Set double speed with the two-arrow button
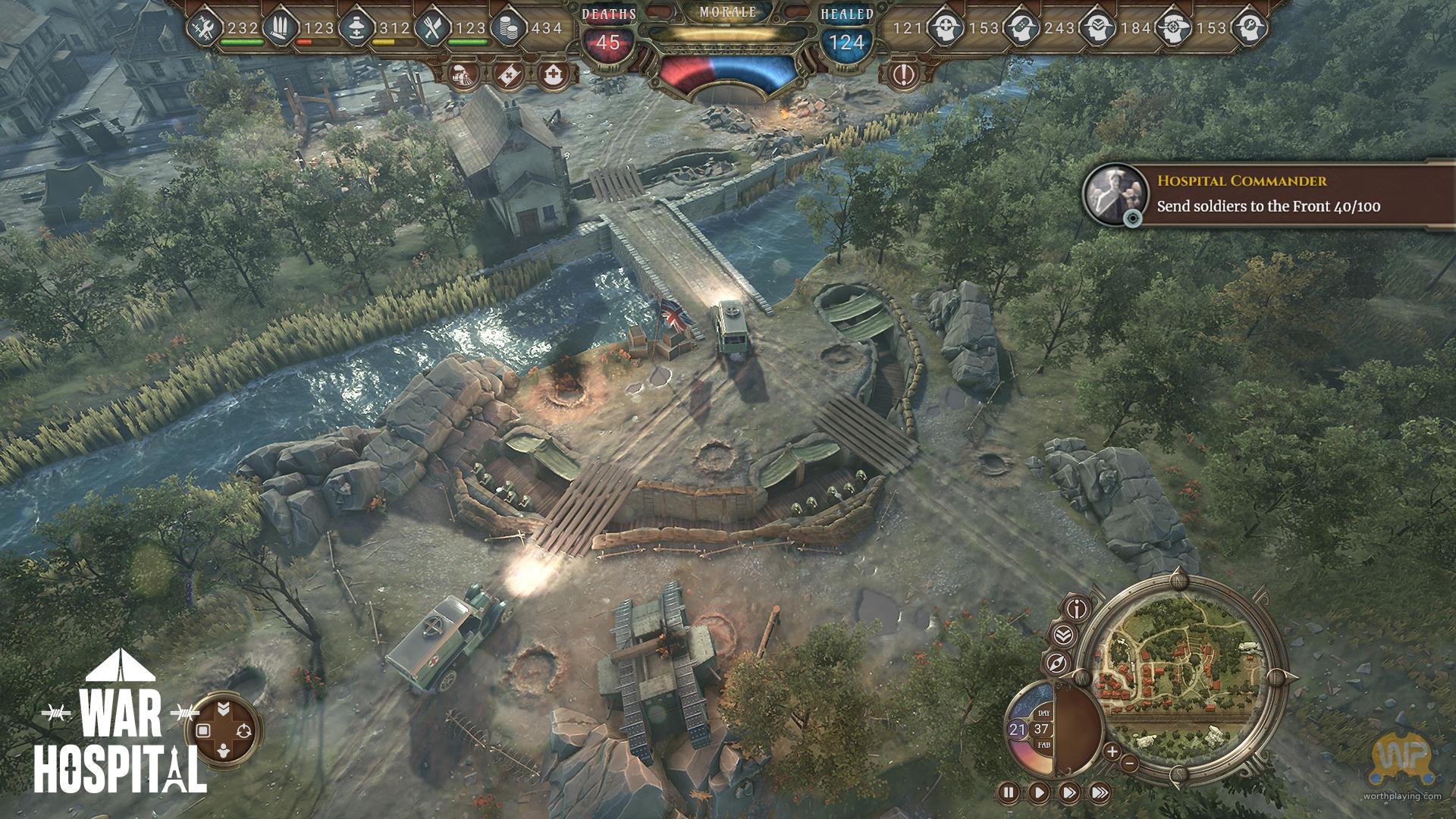The width and height of the screenshot is (1456, 819). coord(1068,793)
